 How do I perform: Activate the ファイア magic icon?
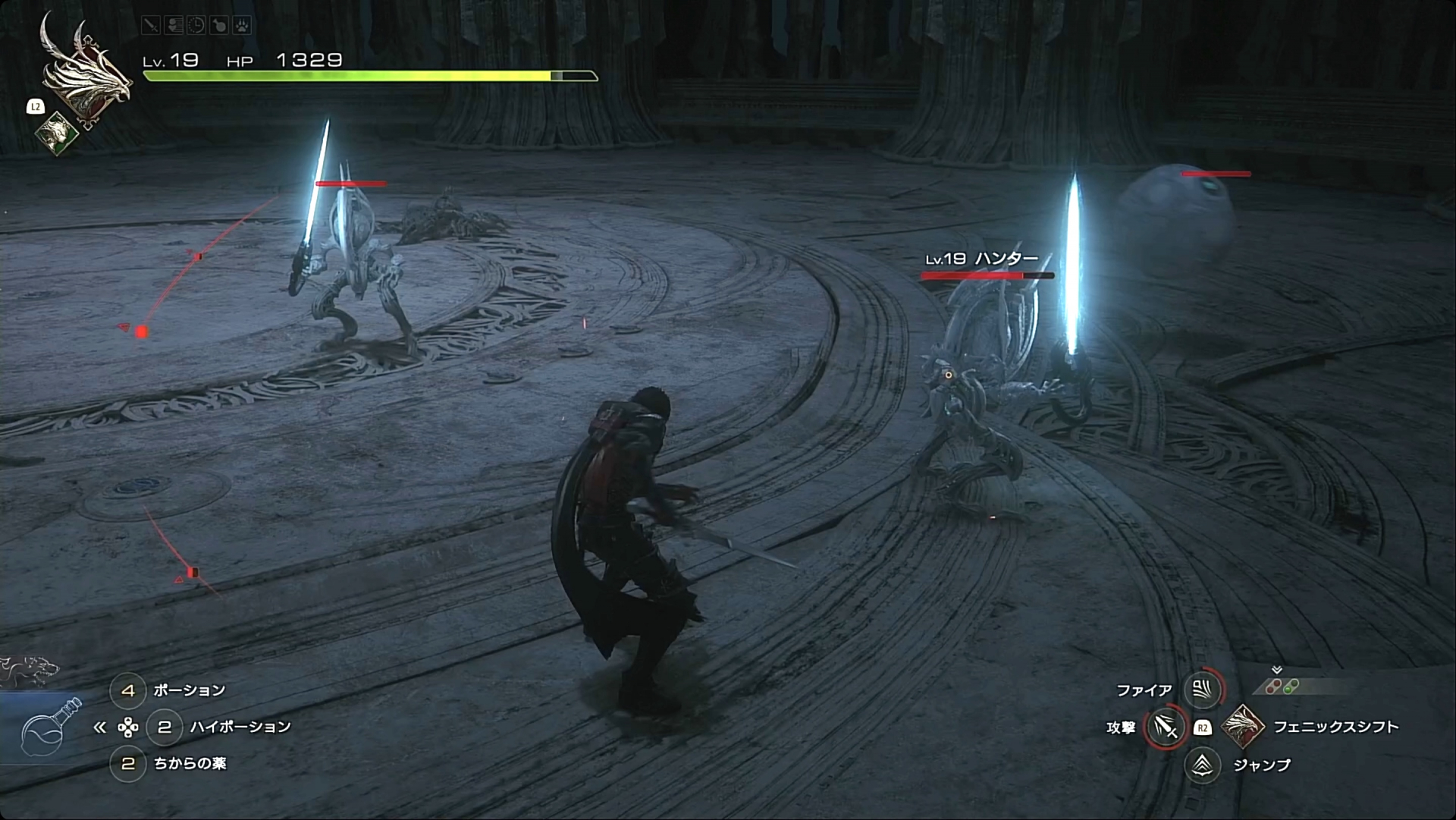coord(1202,690)
